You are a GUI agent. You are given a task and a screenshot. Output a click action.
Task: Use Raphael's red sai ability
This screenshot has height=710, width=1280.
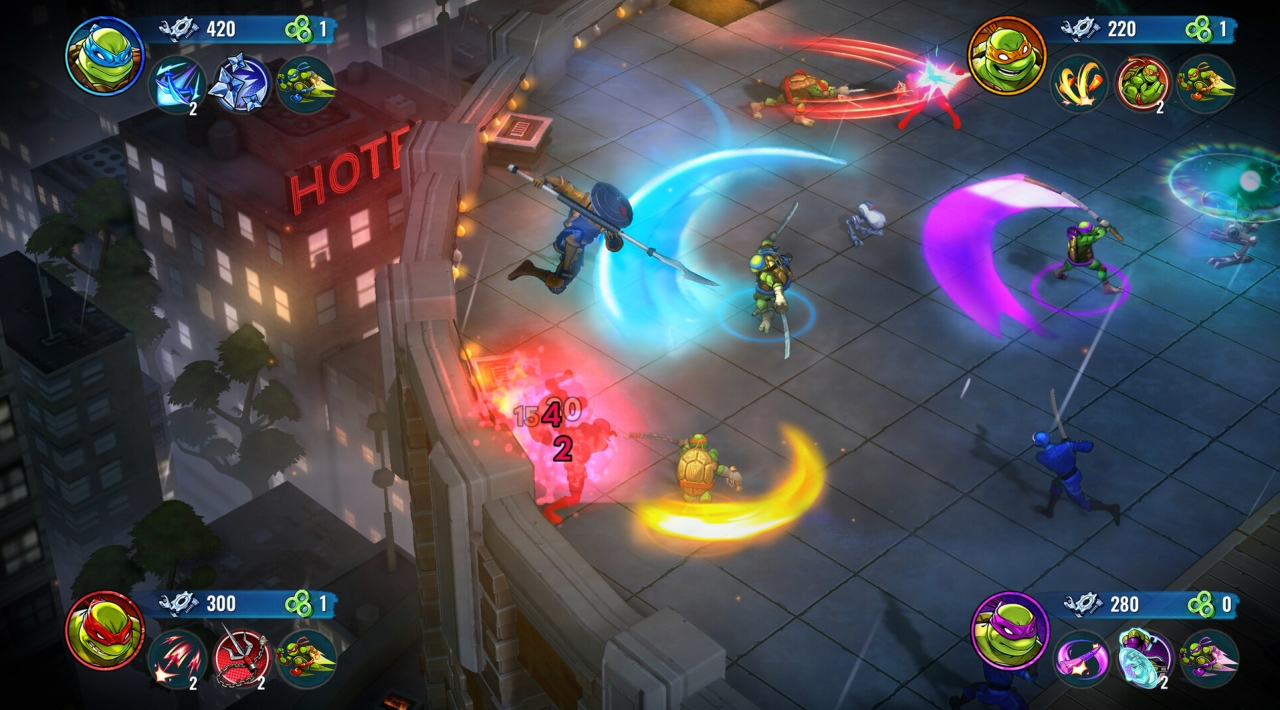(x=242, y=659)
